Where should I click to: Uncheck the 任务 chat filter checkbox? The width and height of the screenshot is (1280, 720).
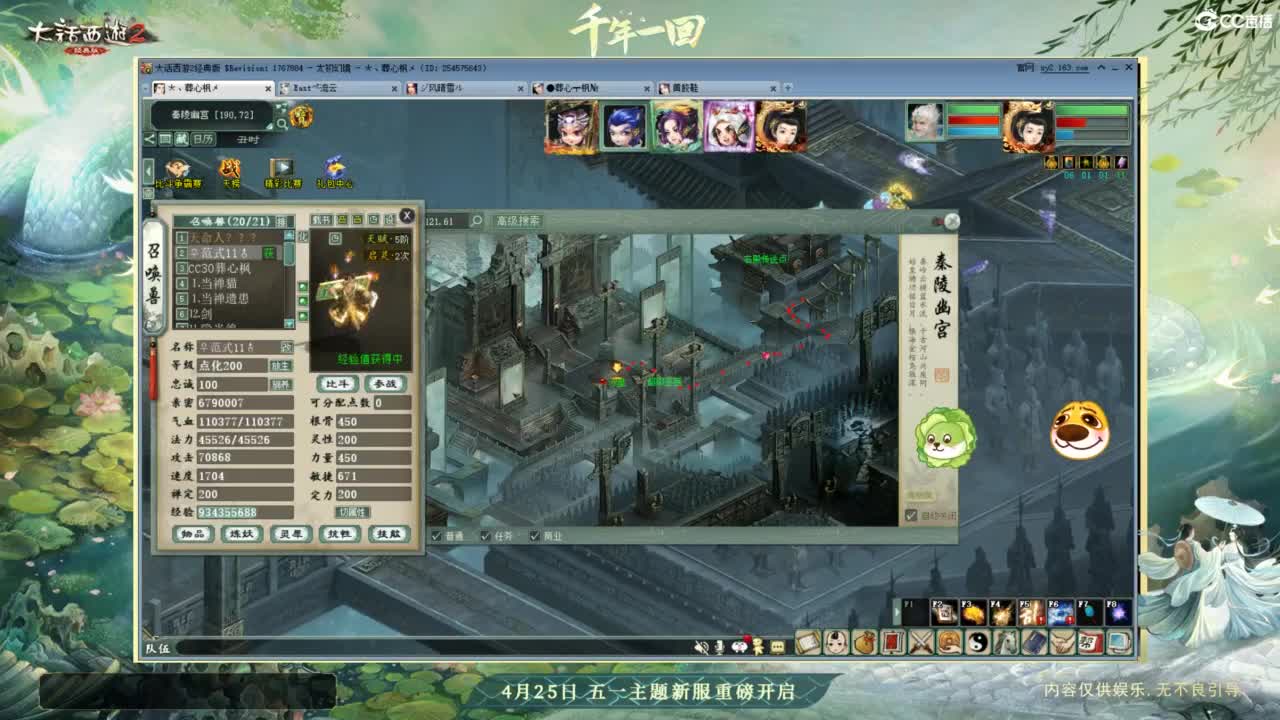[x=484, y=534]
